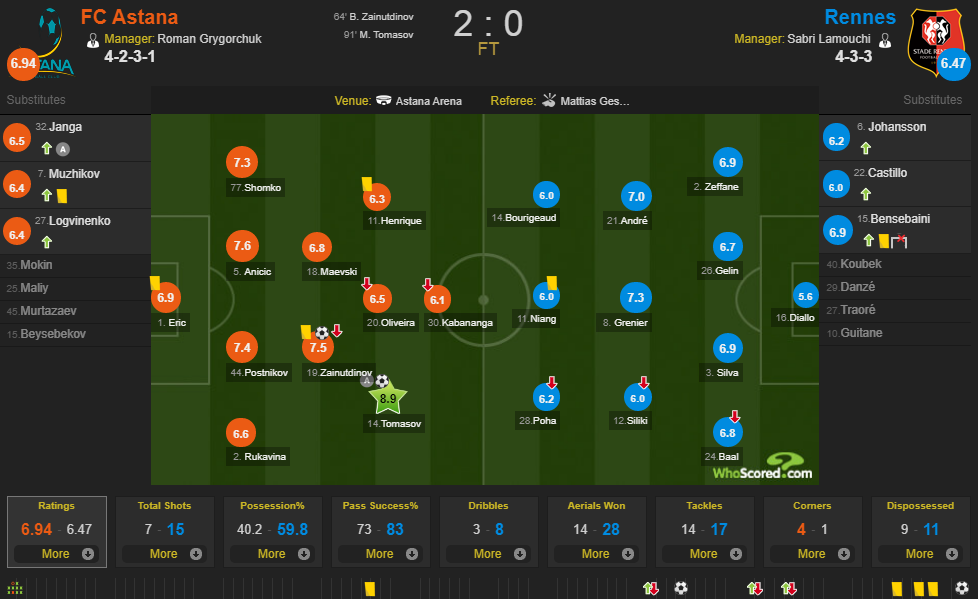Select Tomasov's star rating on pitch
This screenshot has height=599, width=978.
(388, 399)
